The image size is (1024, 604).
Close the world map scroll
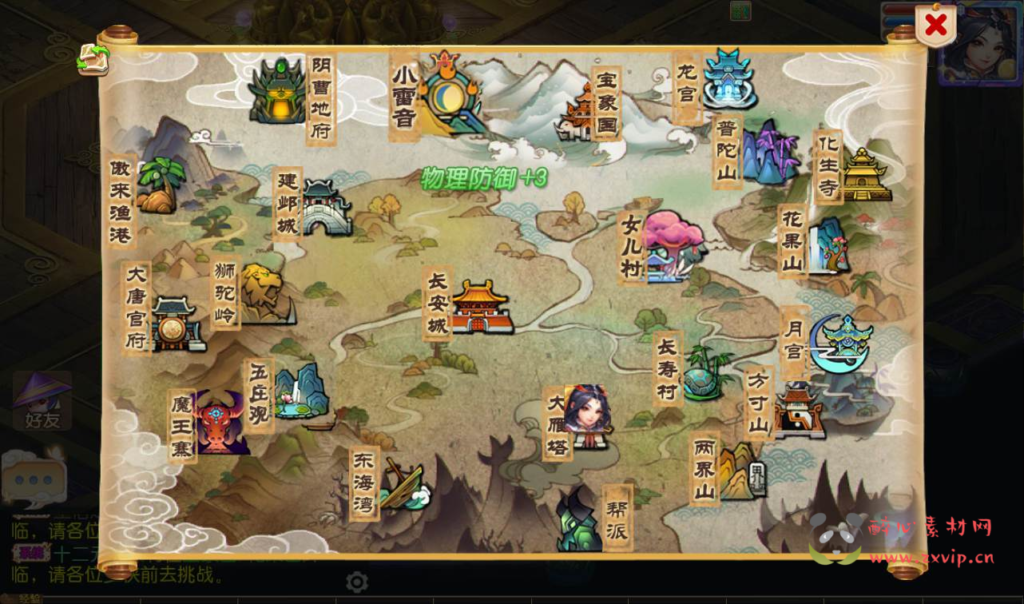[x=935, y=26]
